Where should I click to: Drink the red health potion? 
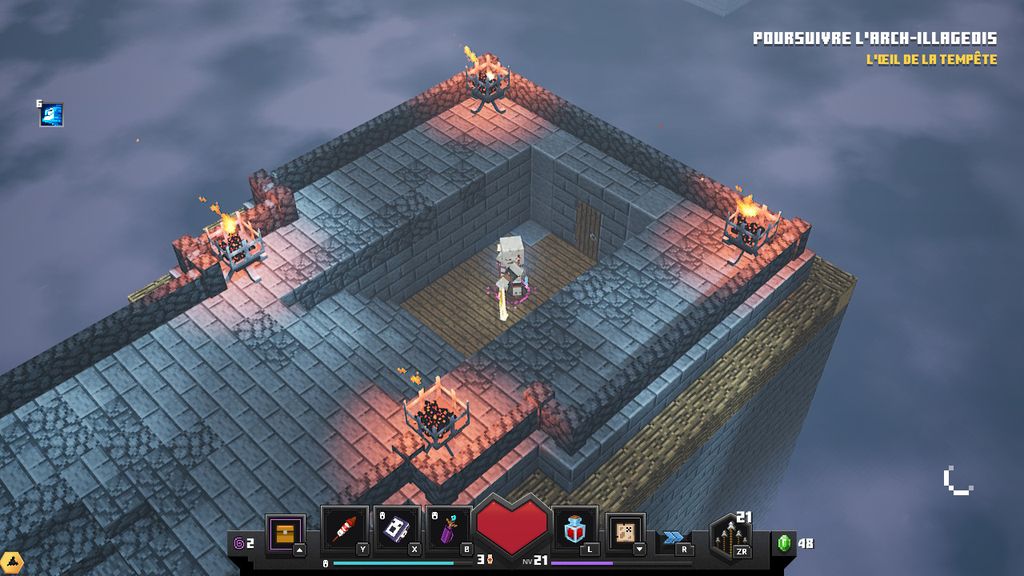[x=575, y=528]
